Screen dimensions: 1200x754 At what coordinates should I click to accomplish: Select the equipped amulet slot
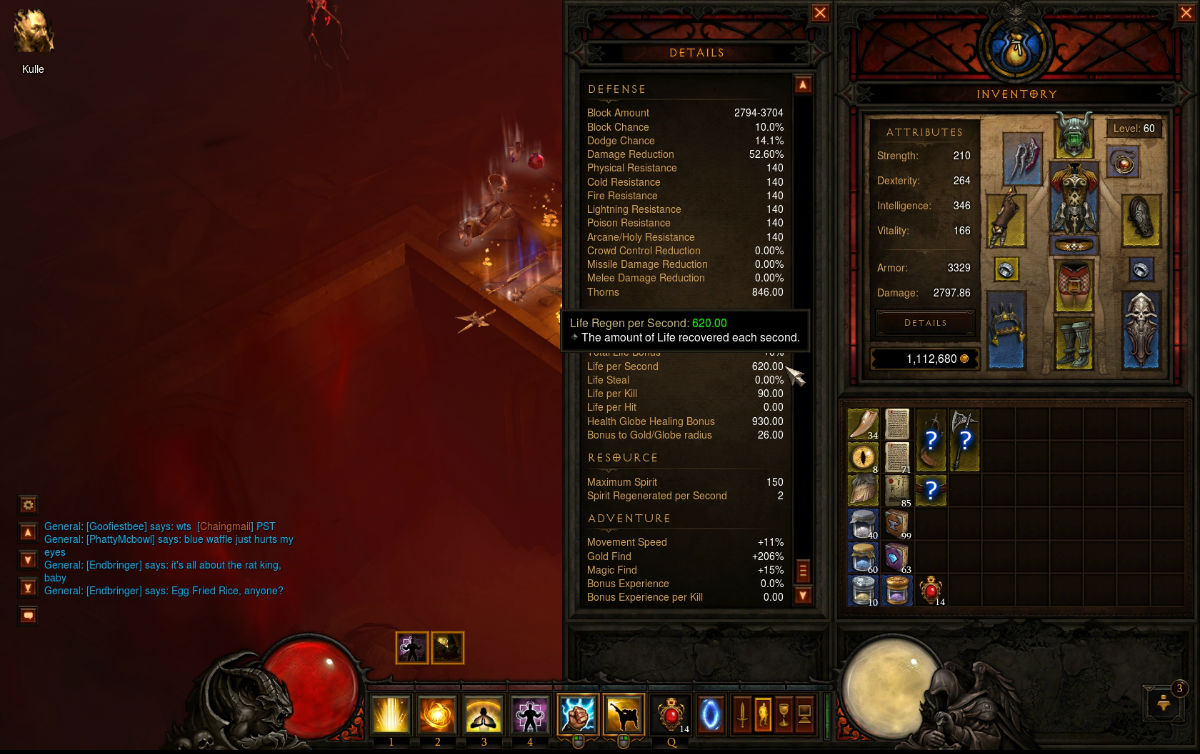[x=1123, y=160]
